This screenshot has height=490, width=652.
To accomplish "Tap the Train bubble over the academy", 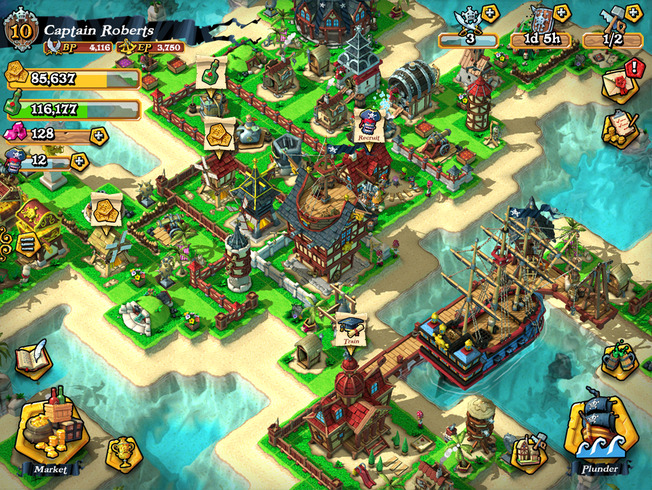I will pyautogui.click(x=351, y=329).
